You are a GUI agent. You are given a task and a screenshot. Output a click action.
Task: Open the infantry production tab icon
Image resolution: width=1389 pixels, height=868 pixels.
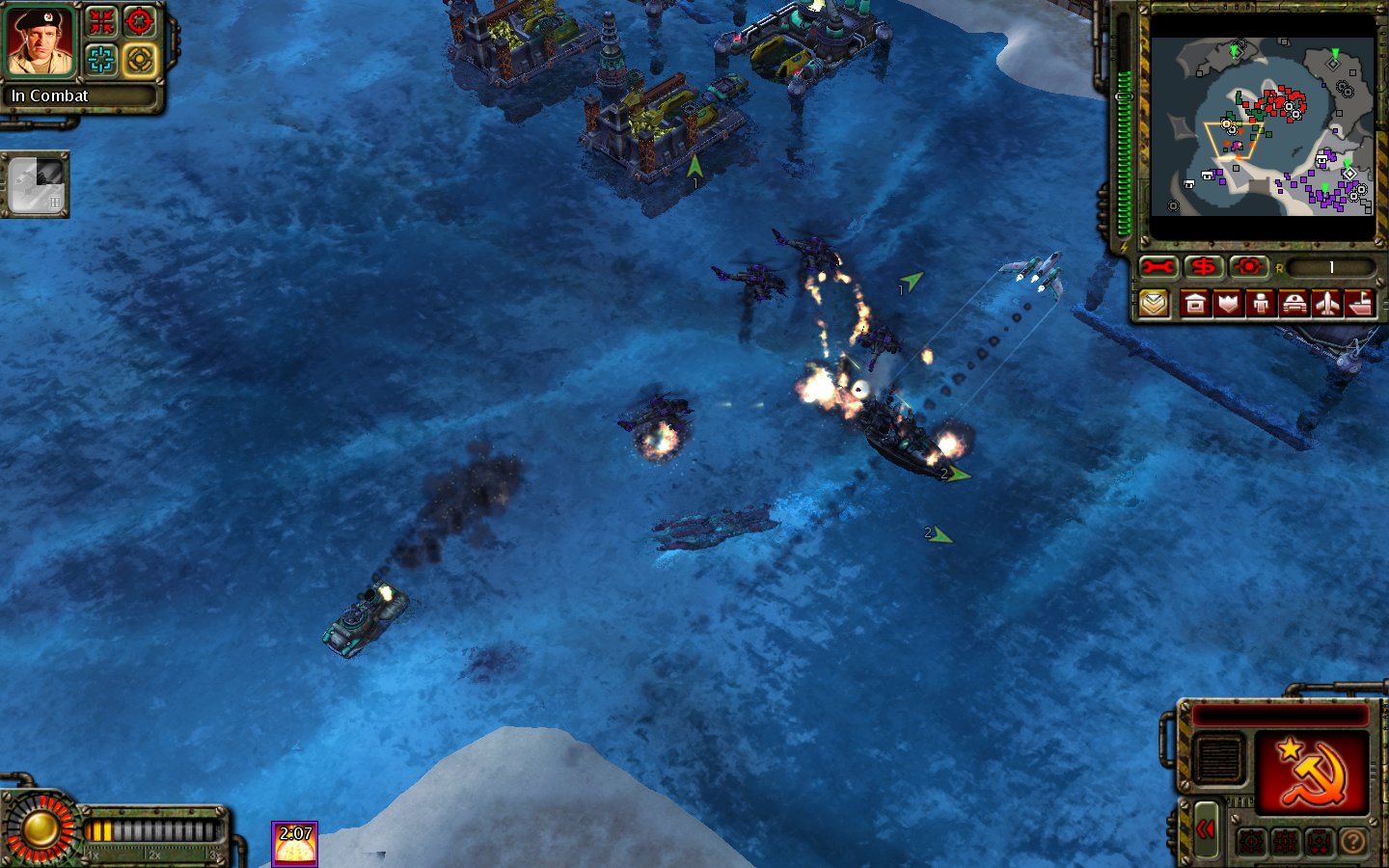[1262, 304]
